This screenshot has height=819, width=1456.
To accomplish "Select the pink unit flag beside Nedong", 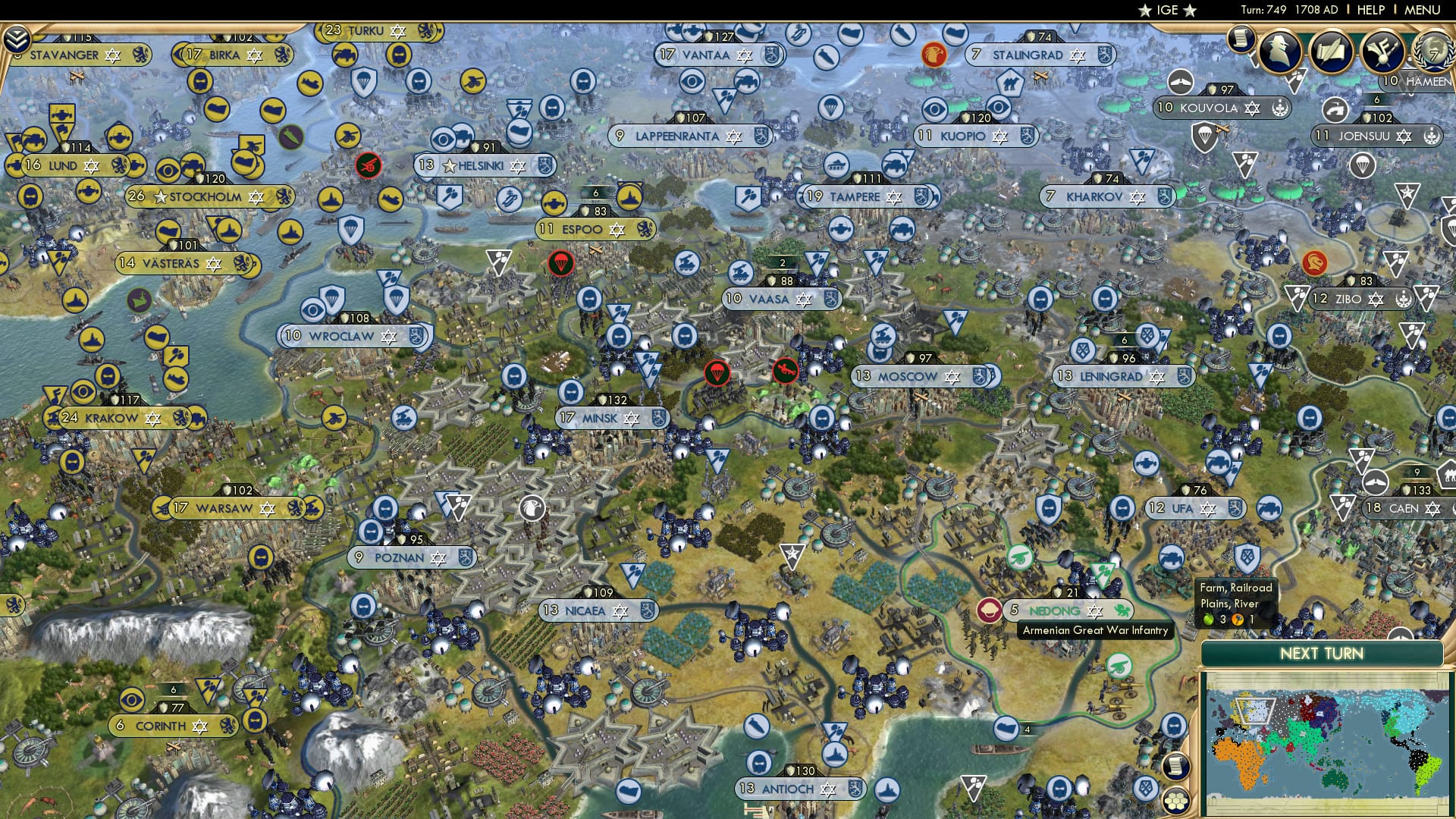I will coord(990,609).
